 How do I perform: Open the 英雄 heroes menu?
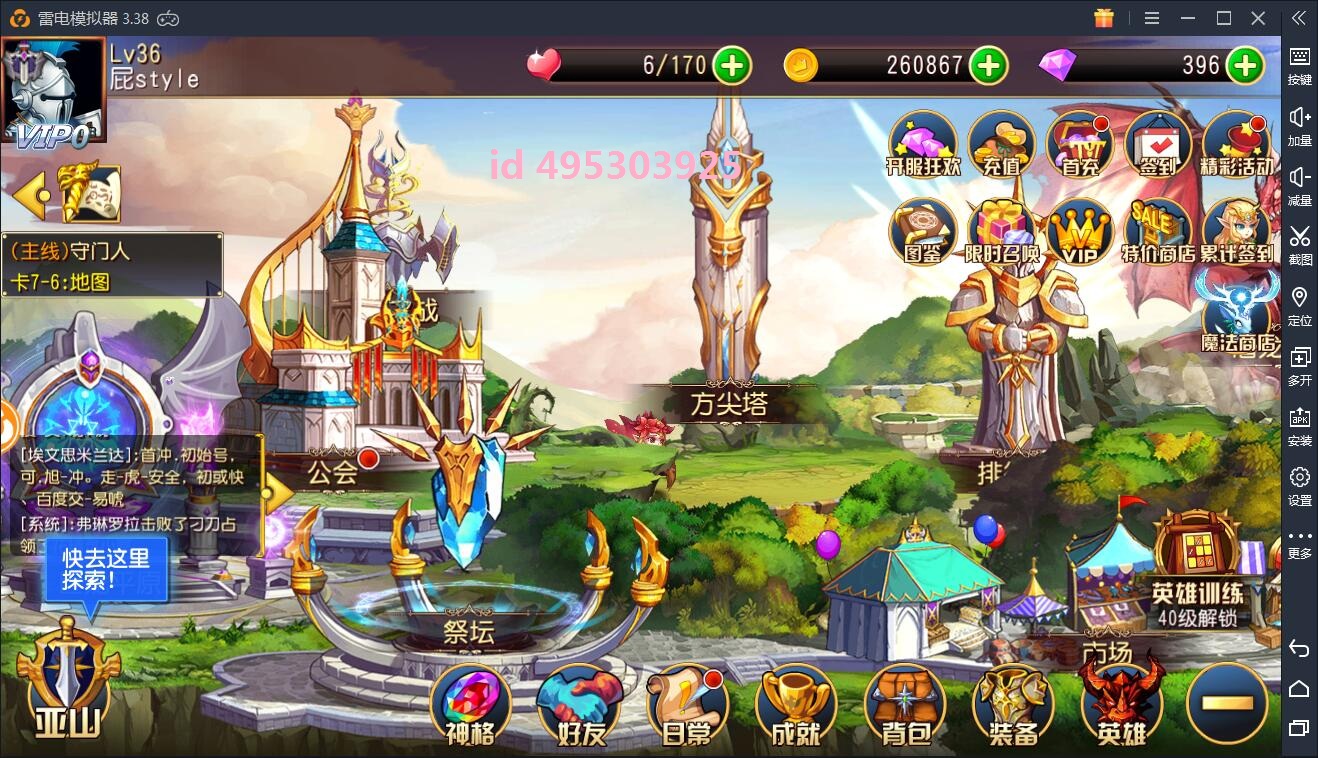pos(1121,705)
